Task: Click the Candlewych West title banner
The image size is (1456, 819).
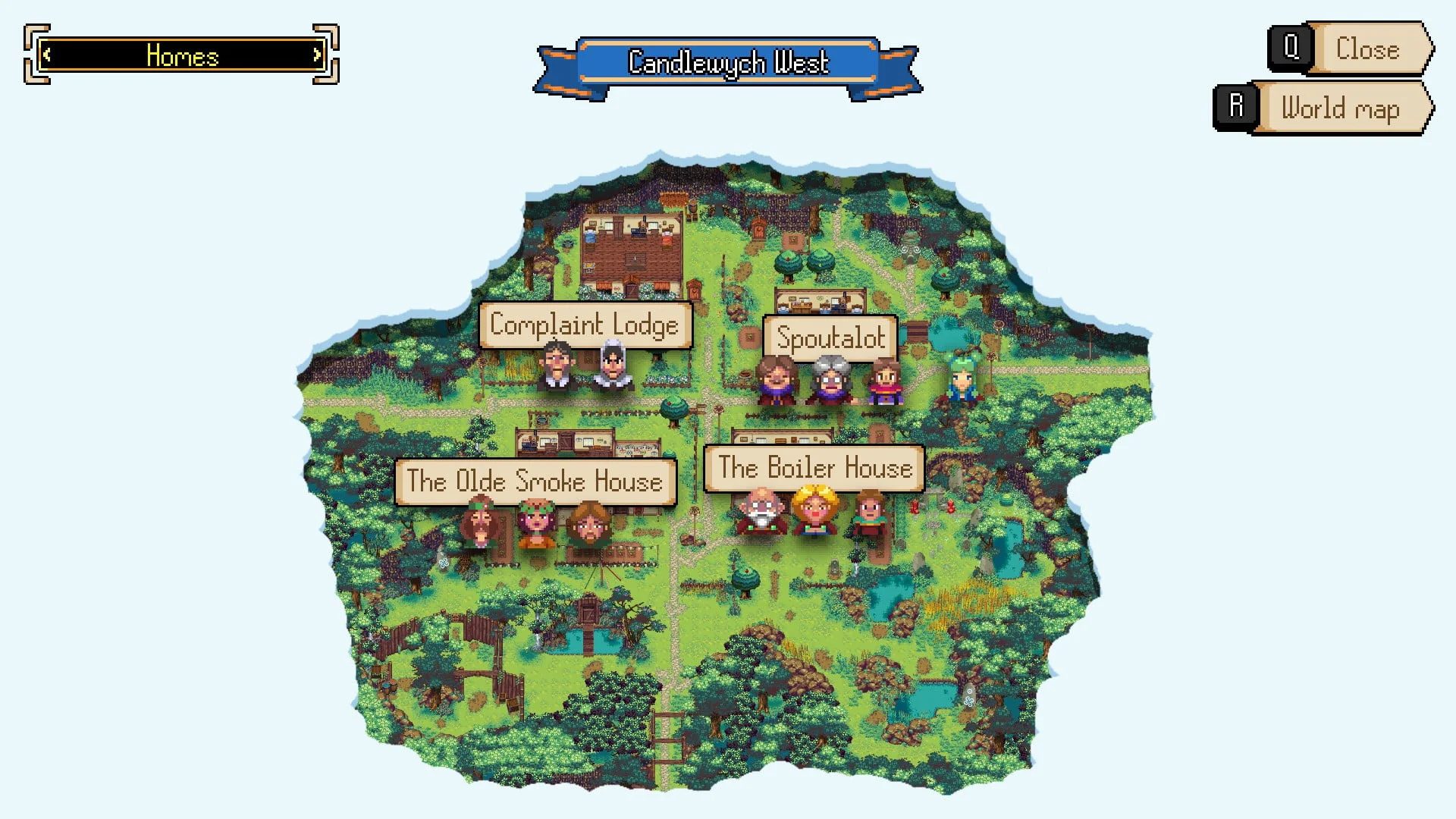Action: pyautogui.click(x=728, y=64)
